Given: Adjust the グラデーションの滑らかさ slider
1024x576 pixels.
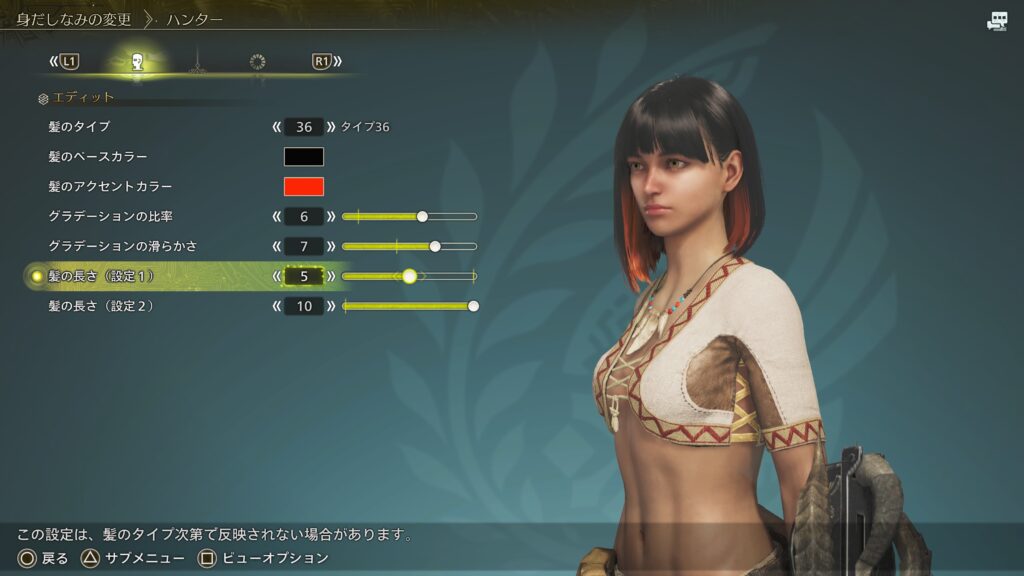Looking at the screenshot, I should coord(409,246).
